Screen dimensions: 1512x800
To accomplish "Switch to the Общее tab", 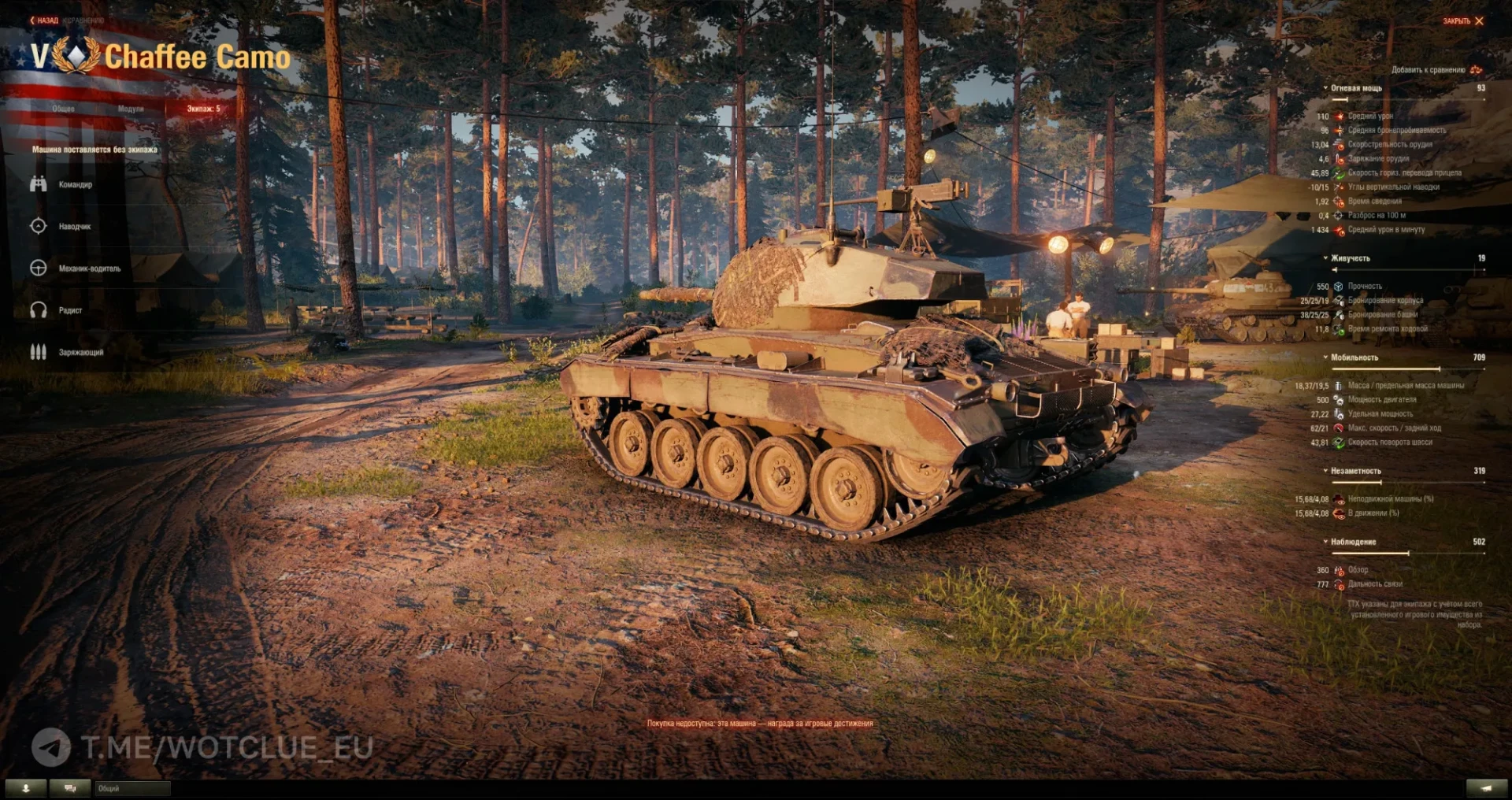I will (64, 109).
